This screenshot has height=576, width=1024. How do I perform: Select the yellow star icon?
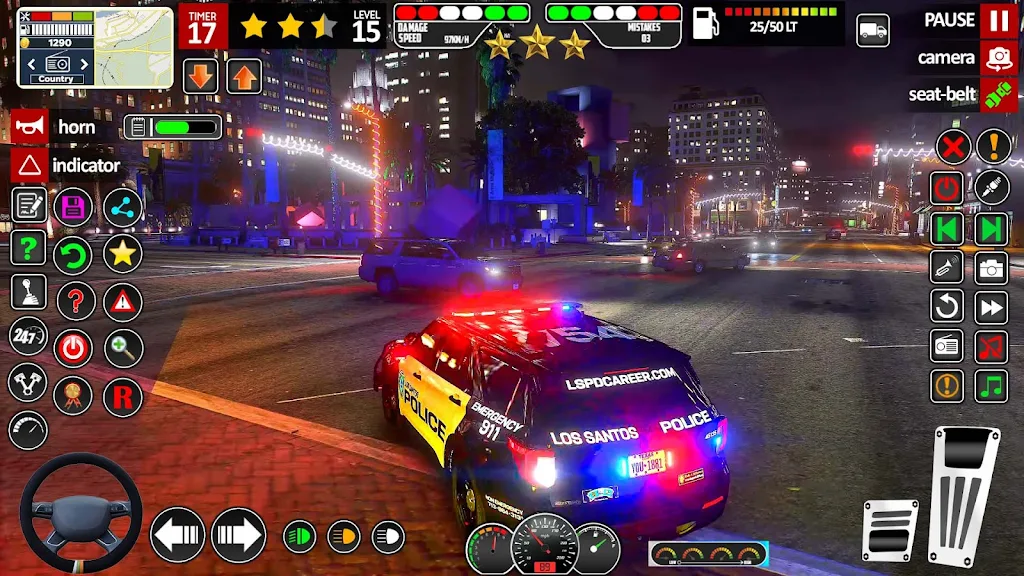click(123, 254)
